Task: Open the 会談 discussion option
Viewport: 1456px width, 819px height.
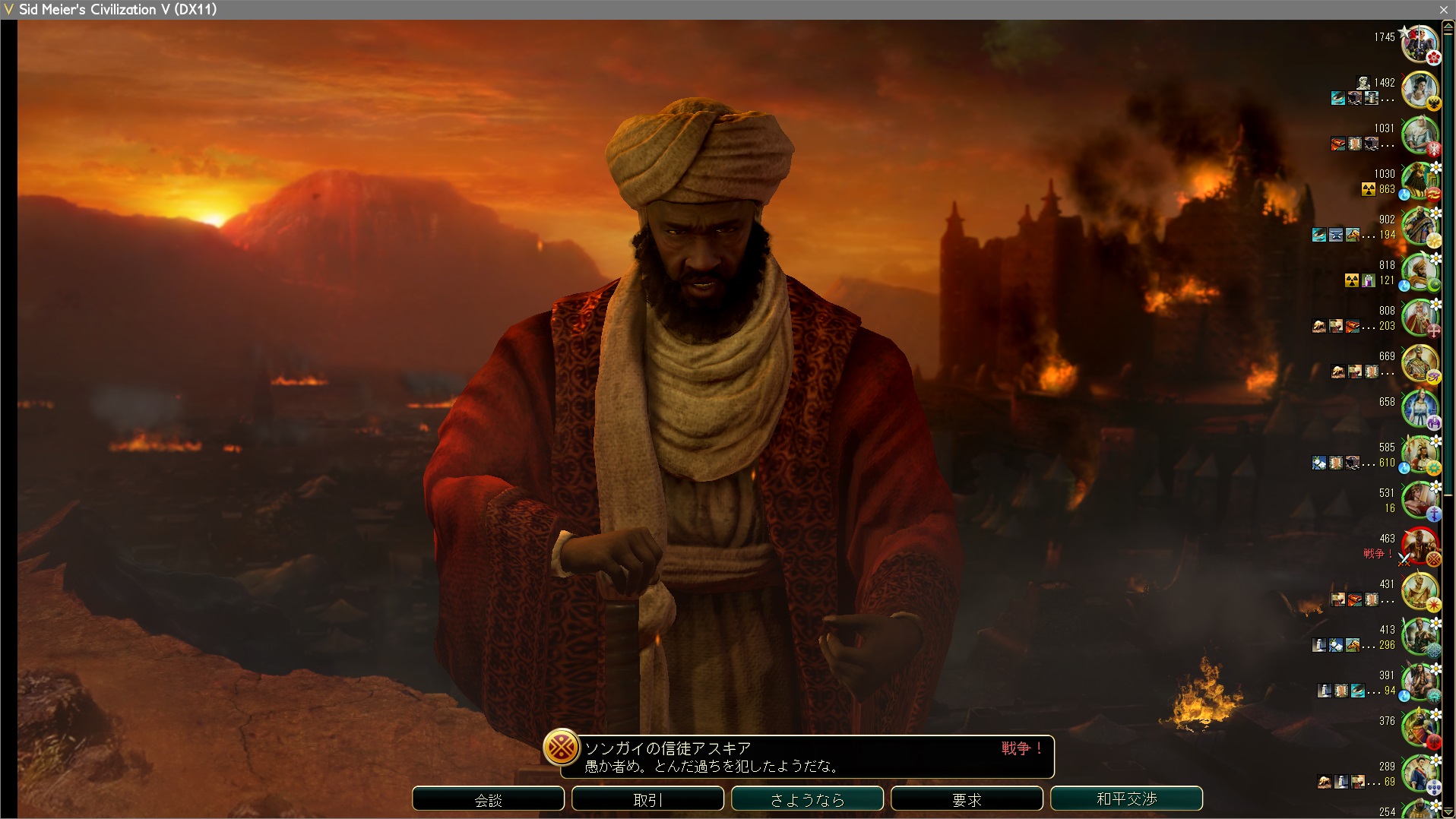Action: tap(488, 799)
